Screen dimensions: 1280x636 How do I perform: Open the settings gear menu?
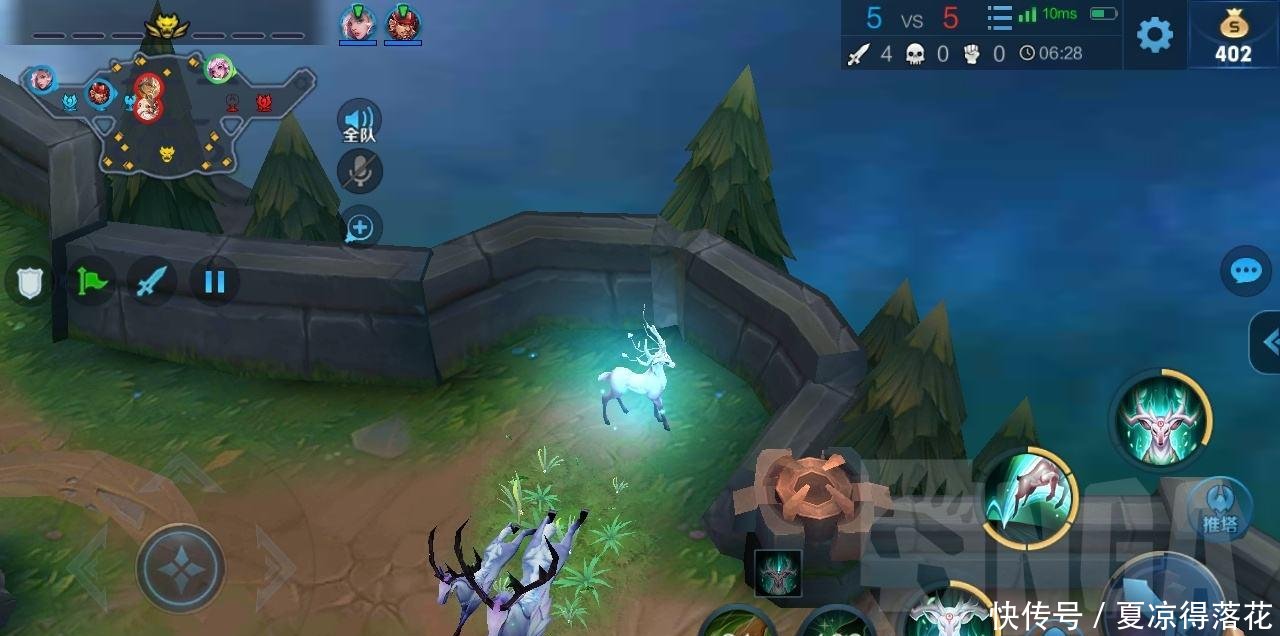[x=1155, y=35]
